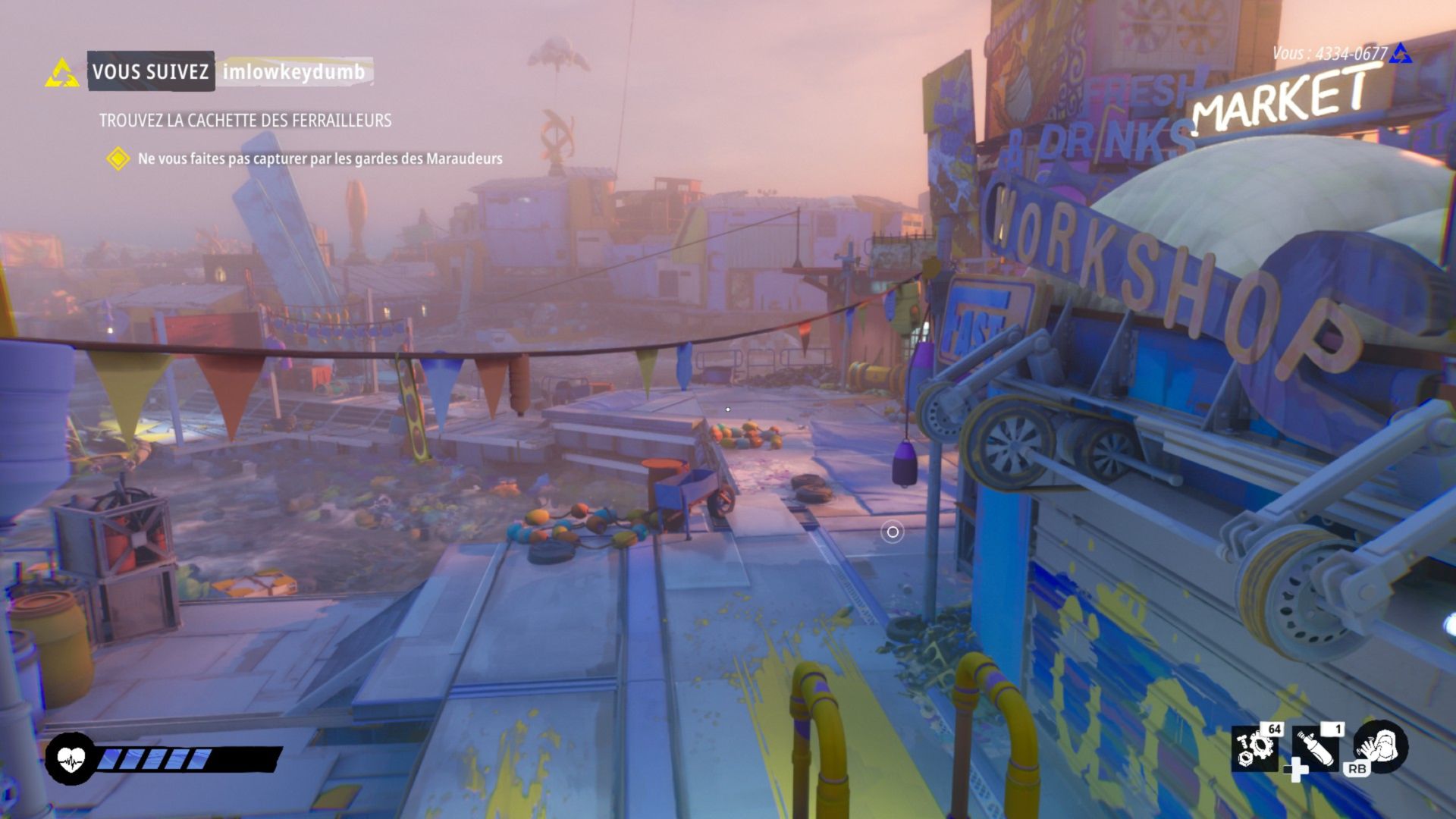Click the blue triangle emblem beside the player code

[1401, 54]
